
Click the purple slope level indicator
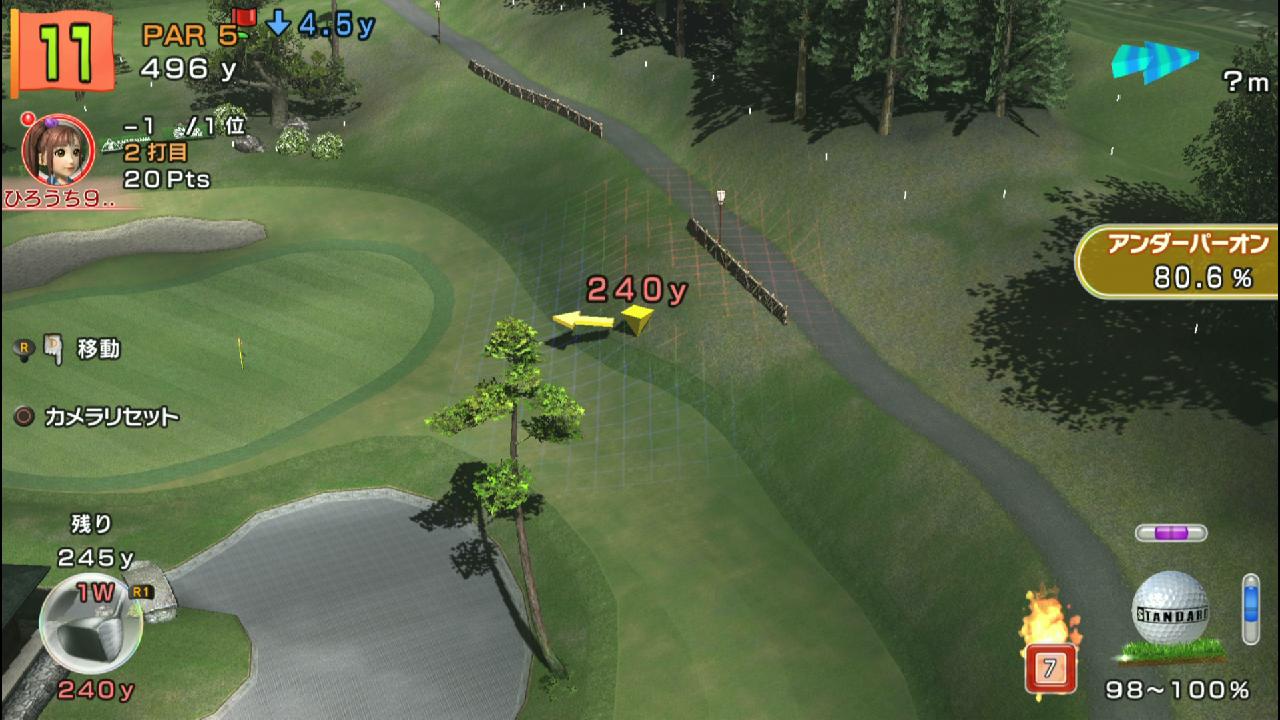click(x=1170, y=533)
